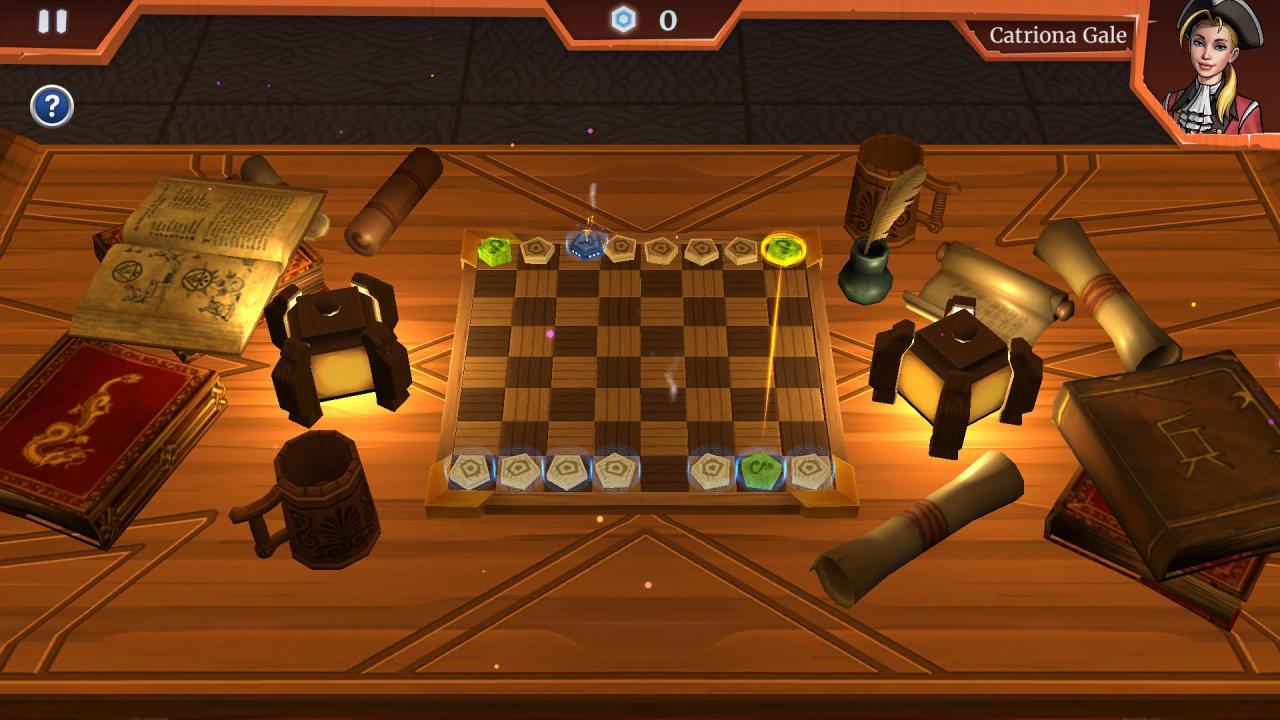Open the question mark help button
The height and width of the screenshot is (720, 1280).
[52, 106]
